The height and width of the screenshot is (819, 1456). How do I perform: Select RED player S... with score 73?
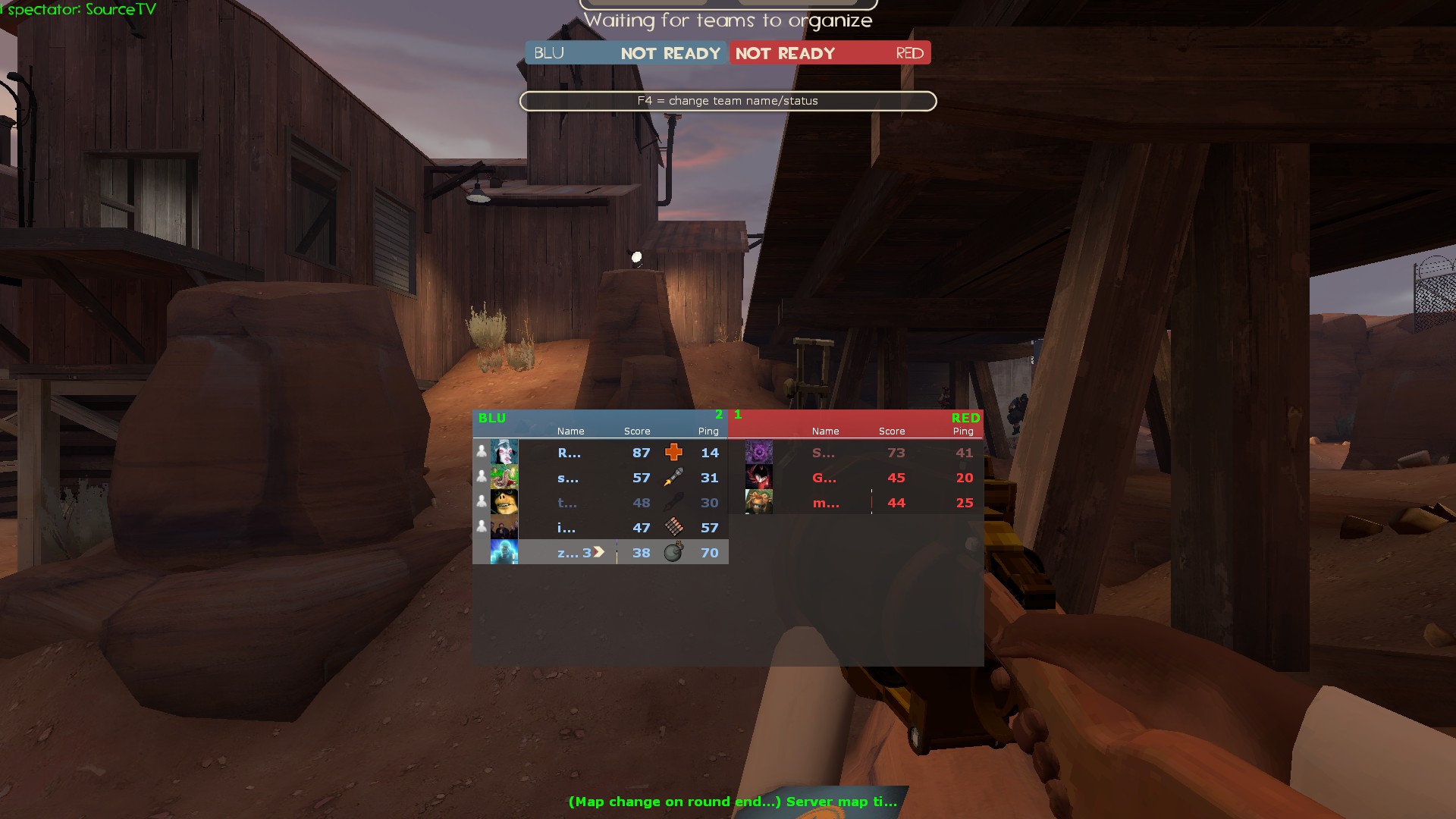pyautogui.click(x=855, y=453)
